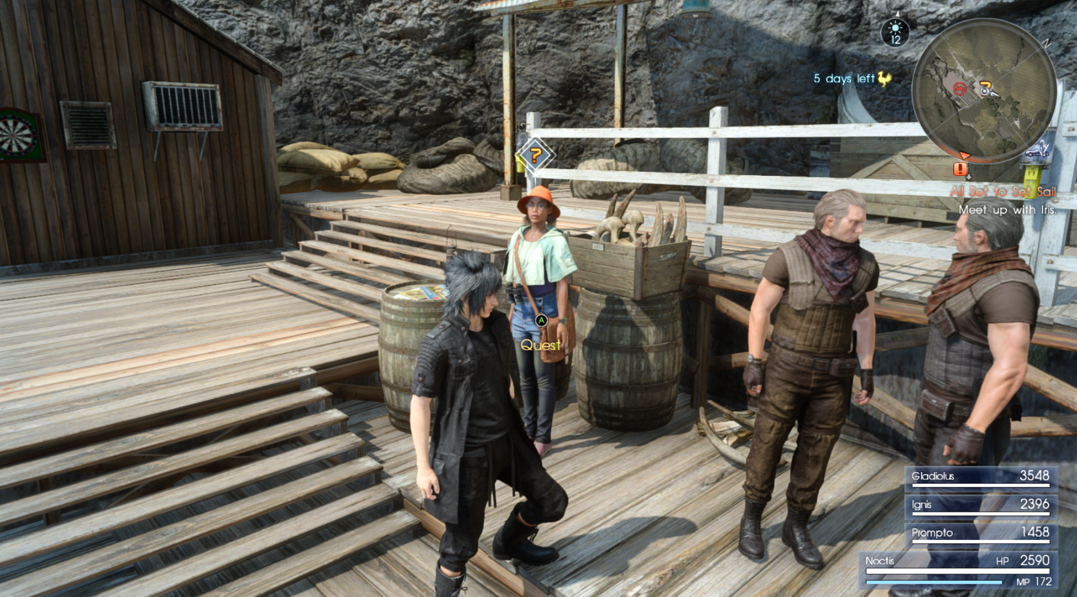Open the circular minimap
This screenshot has width=1077, height=597.
984,90
